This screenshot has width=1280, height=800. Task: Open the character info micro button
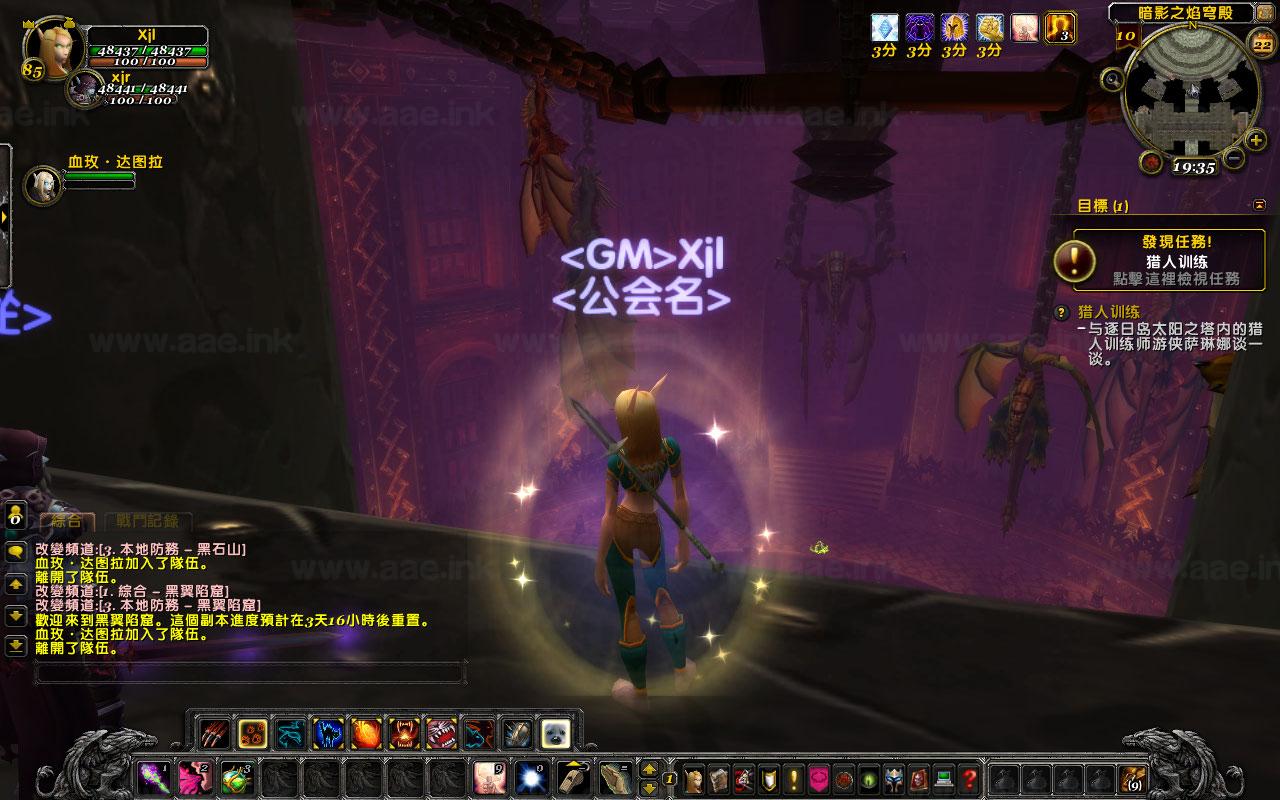(693, 779)
